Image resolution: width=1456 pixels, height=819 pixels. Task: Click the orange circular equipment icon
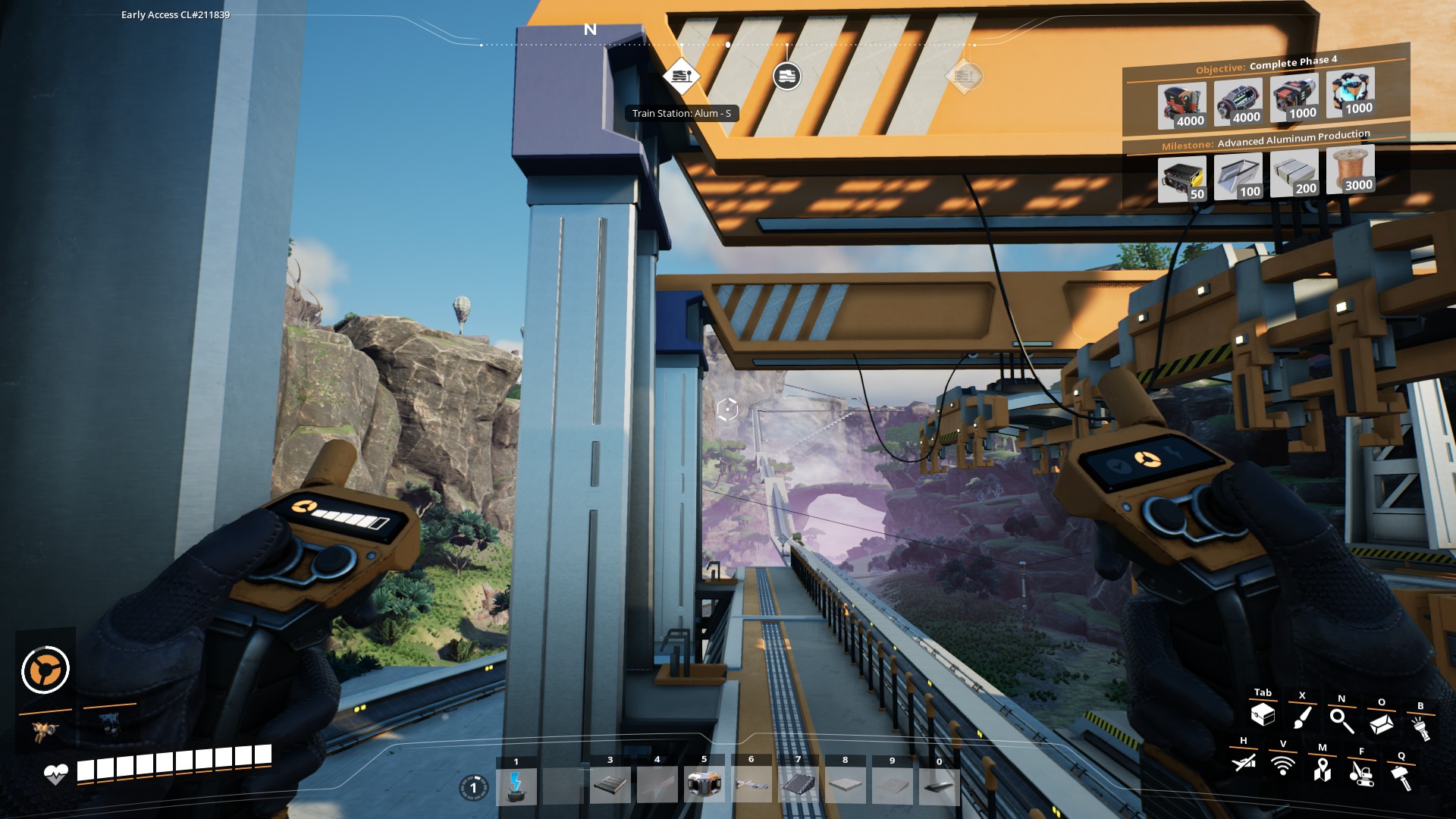pos(45,670)
